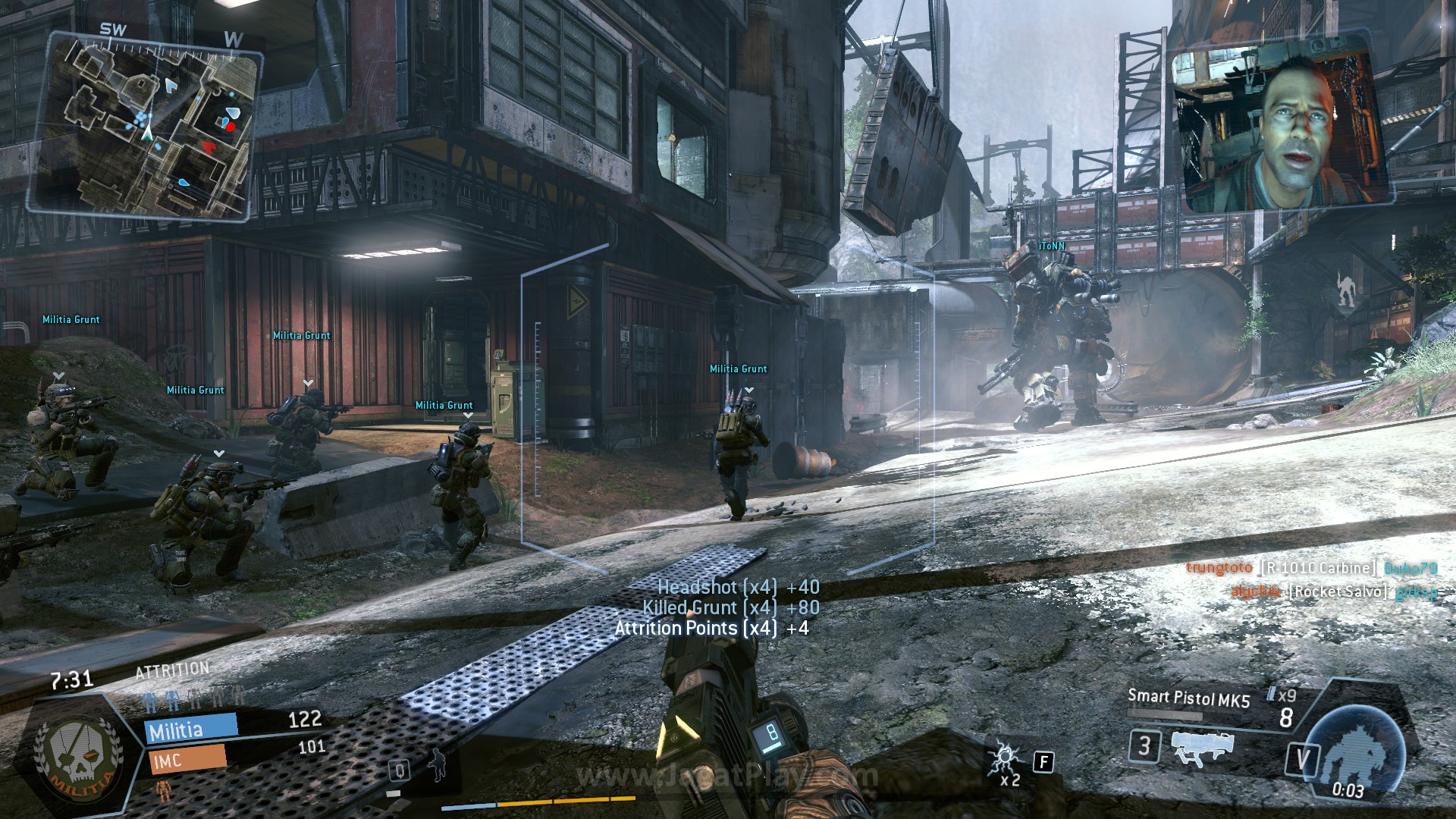The width and height of the screenshot is (1456, 819).
Task: Select the anti-titan rocket launcher icon
Action: (x=1201, y=746)
